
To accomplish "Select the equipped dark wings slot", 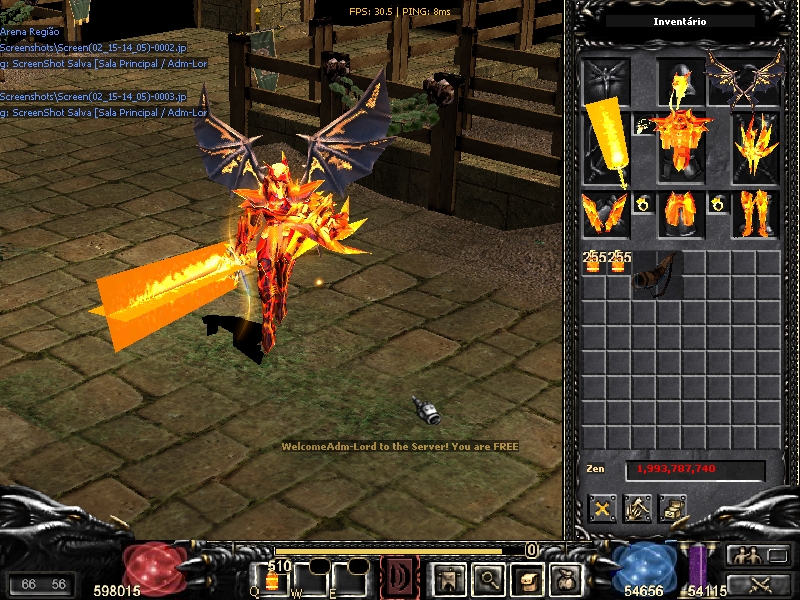I will click(743, 78).
